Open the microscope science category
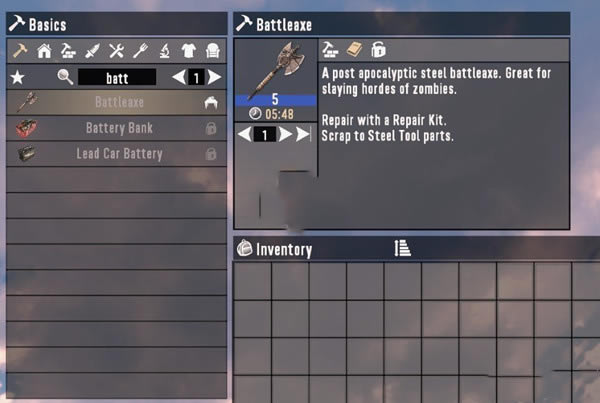The height and width of the screenshot is (403, 600). tap(164, 50)
